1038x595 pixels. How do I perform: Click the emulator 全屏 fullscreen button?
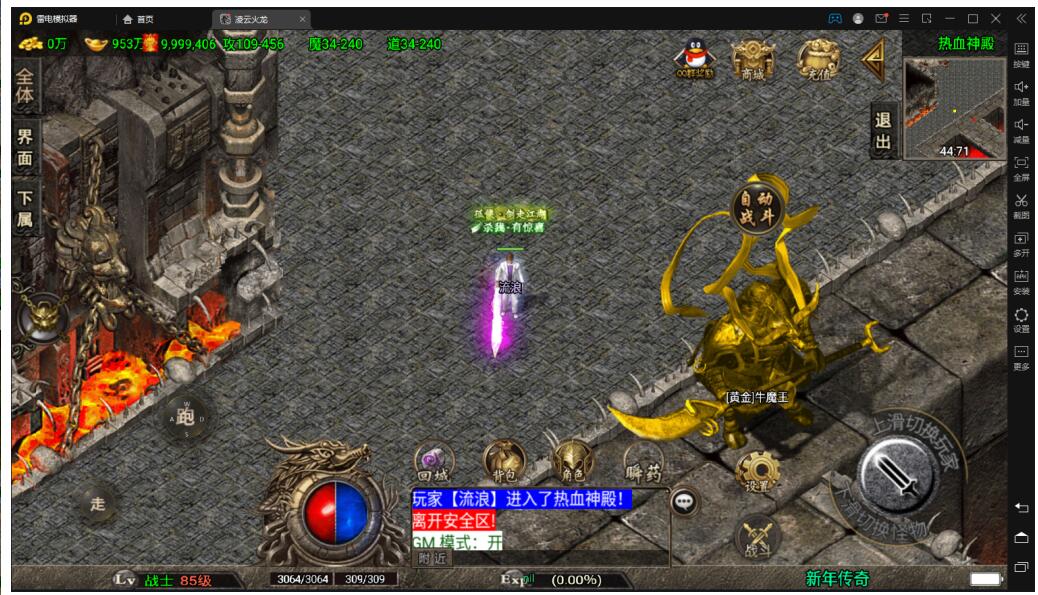click(x=1021, y=167)
